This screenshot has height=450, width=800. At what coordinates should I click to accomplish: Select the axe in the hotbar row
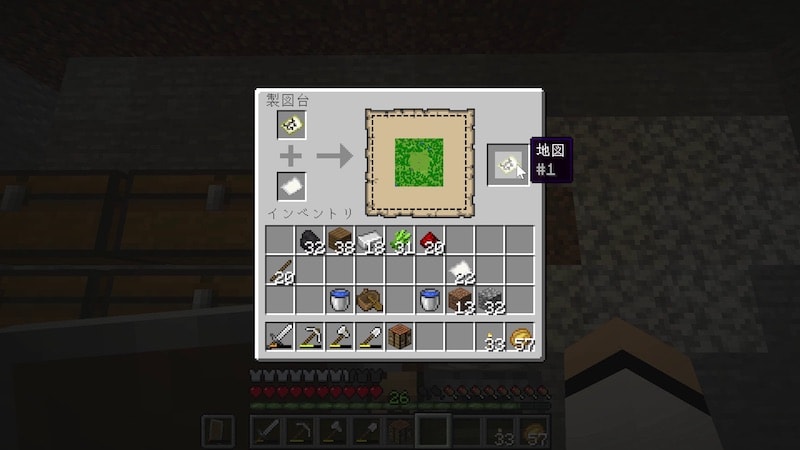pos(340,337)
